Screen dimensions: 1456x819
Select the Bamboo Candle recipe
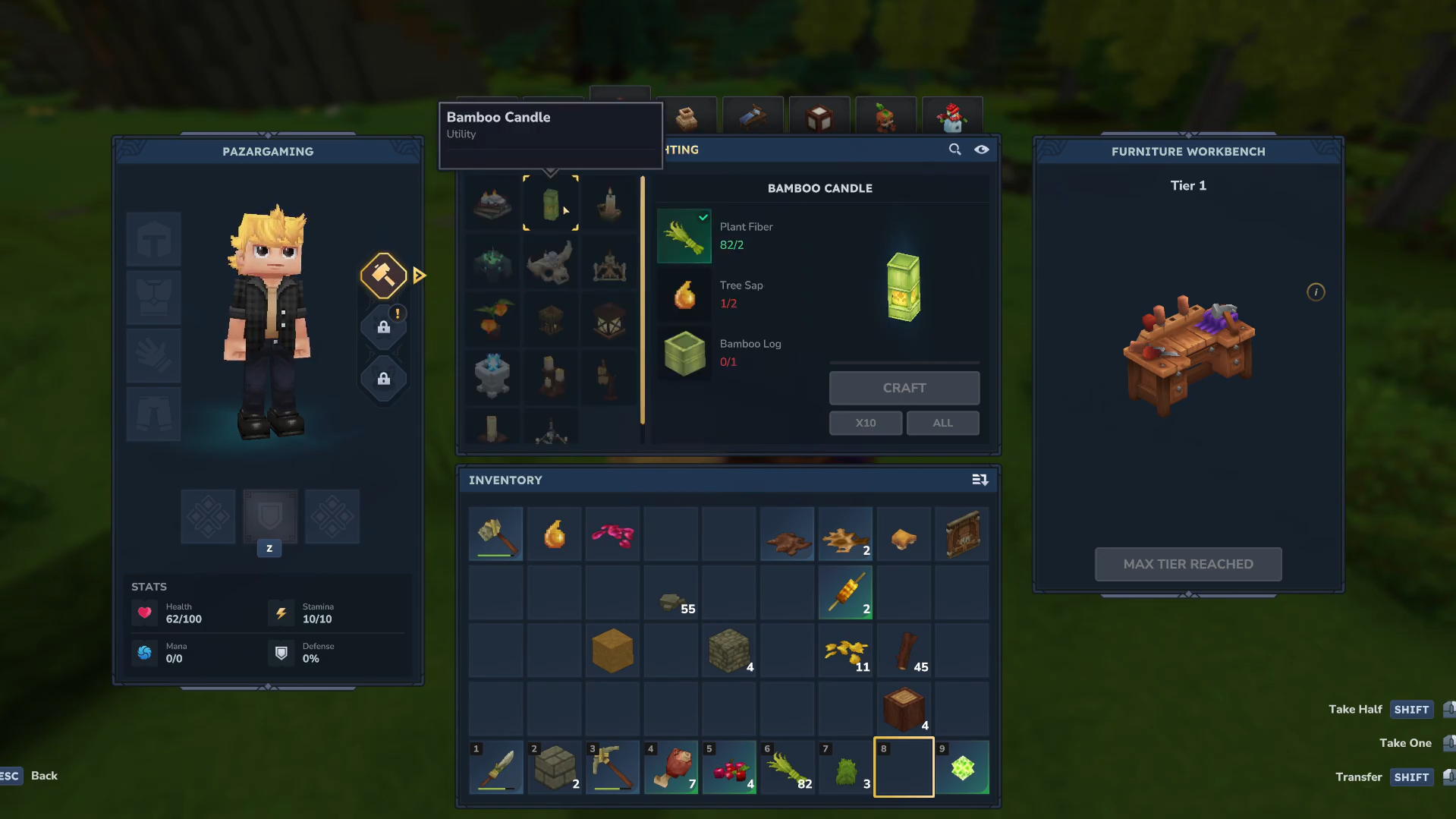551,204
